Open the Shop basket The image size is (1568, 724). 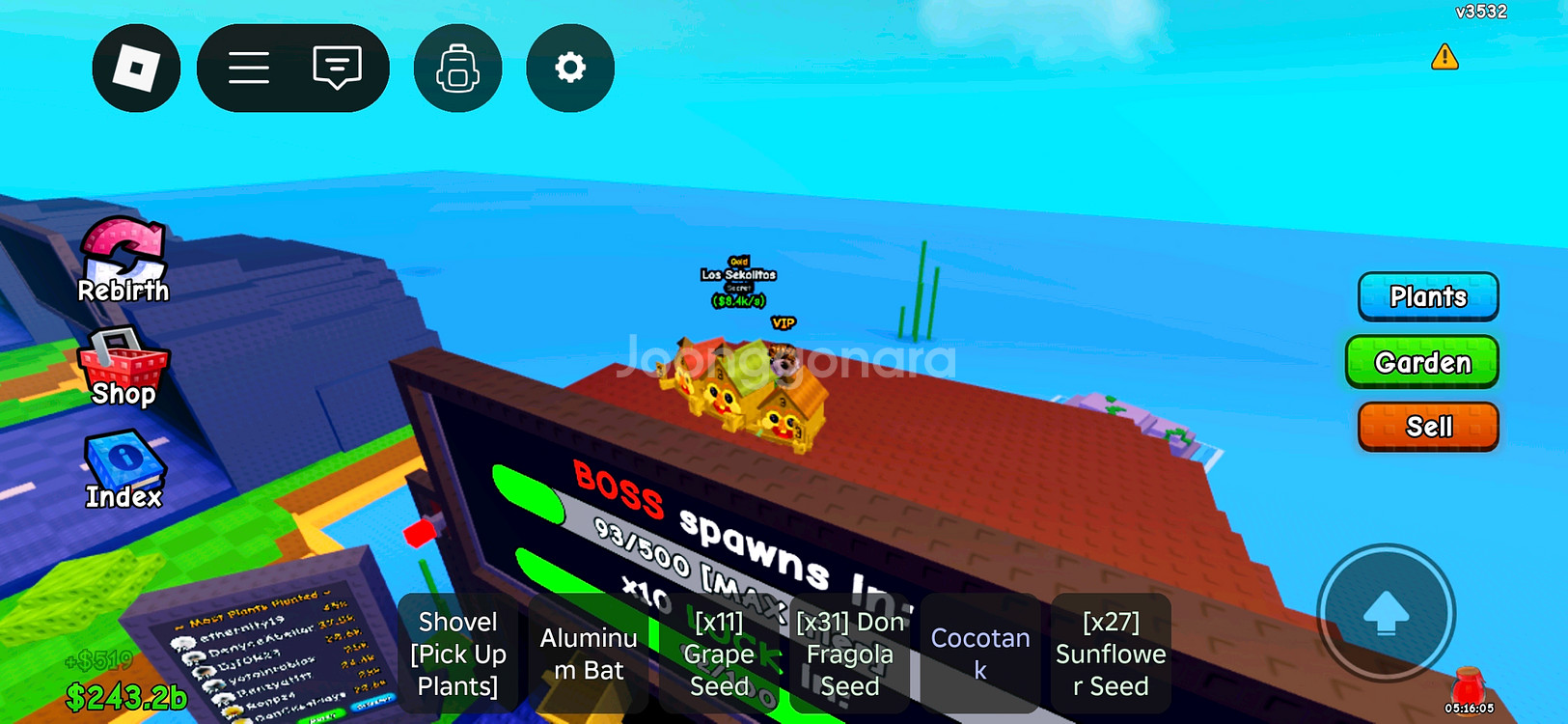click(x=123, y=369)
